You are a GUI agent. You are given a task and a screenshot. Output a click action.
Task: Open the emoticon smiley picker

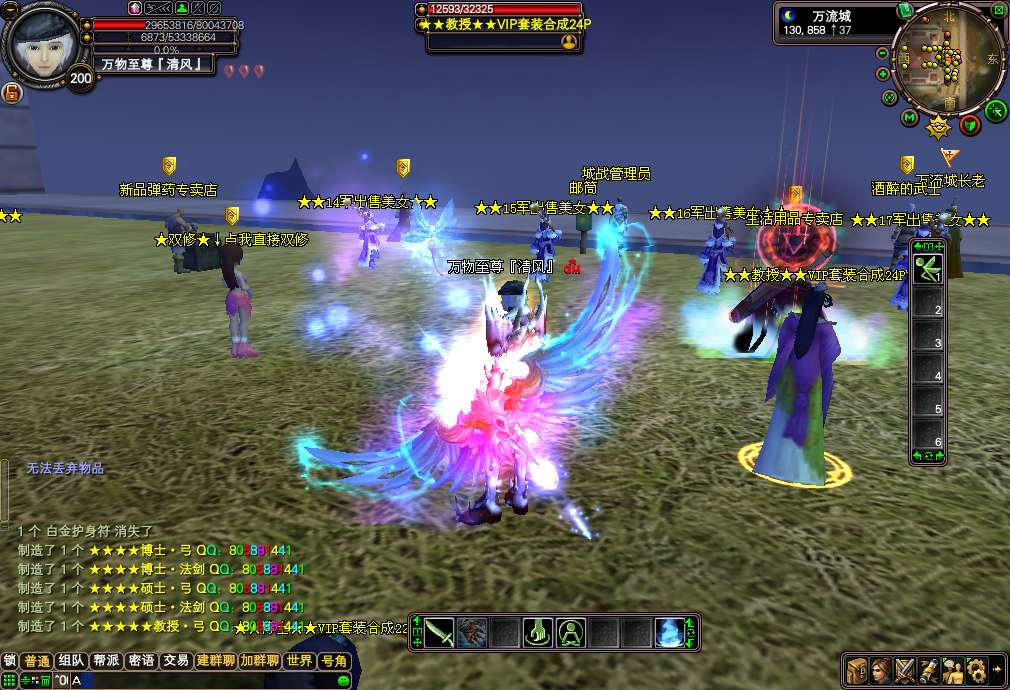344,681
